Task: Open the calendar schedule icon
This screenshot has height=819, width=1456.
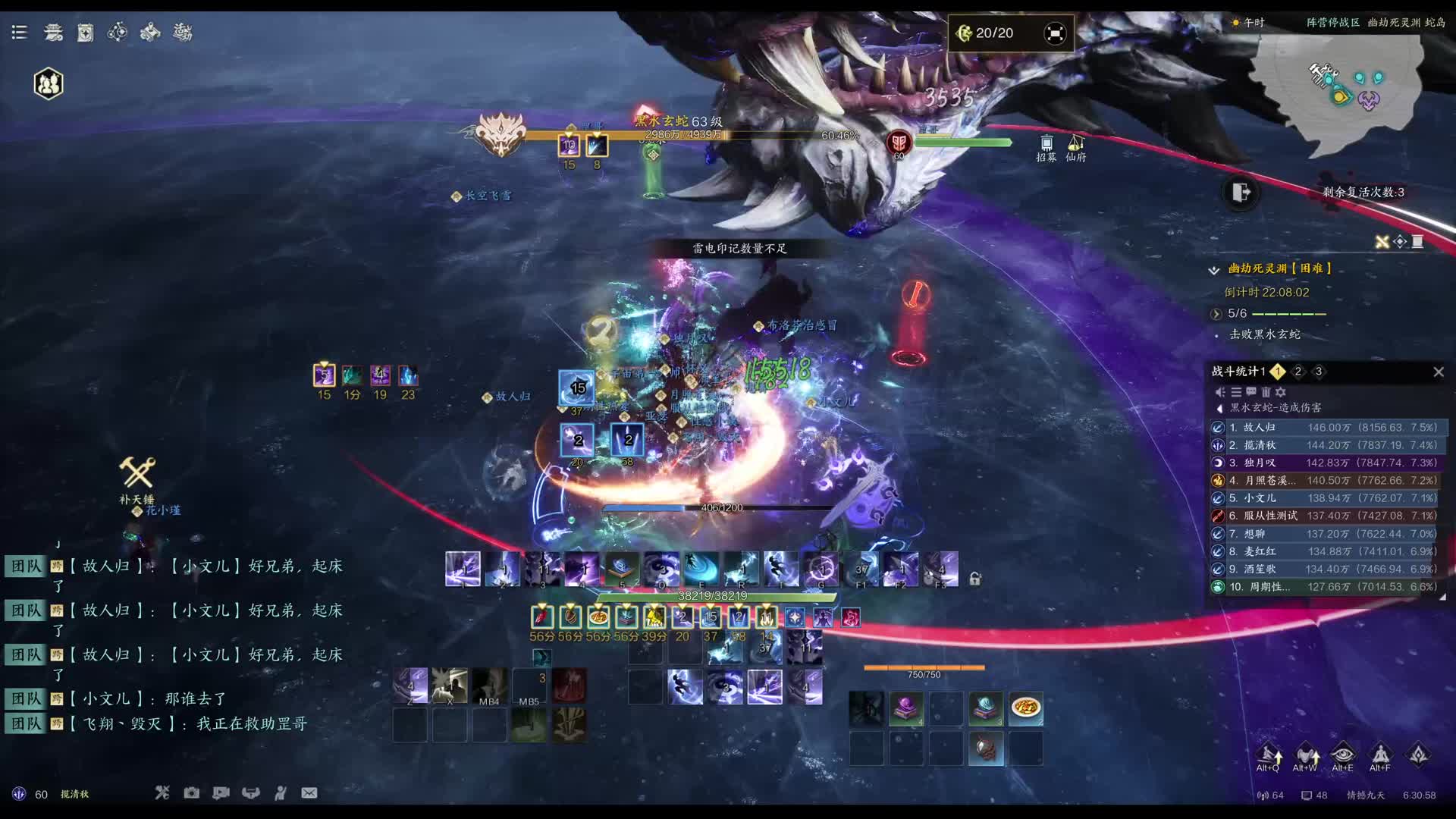Action: (86, 33)
